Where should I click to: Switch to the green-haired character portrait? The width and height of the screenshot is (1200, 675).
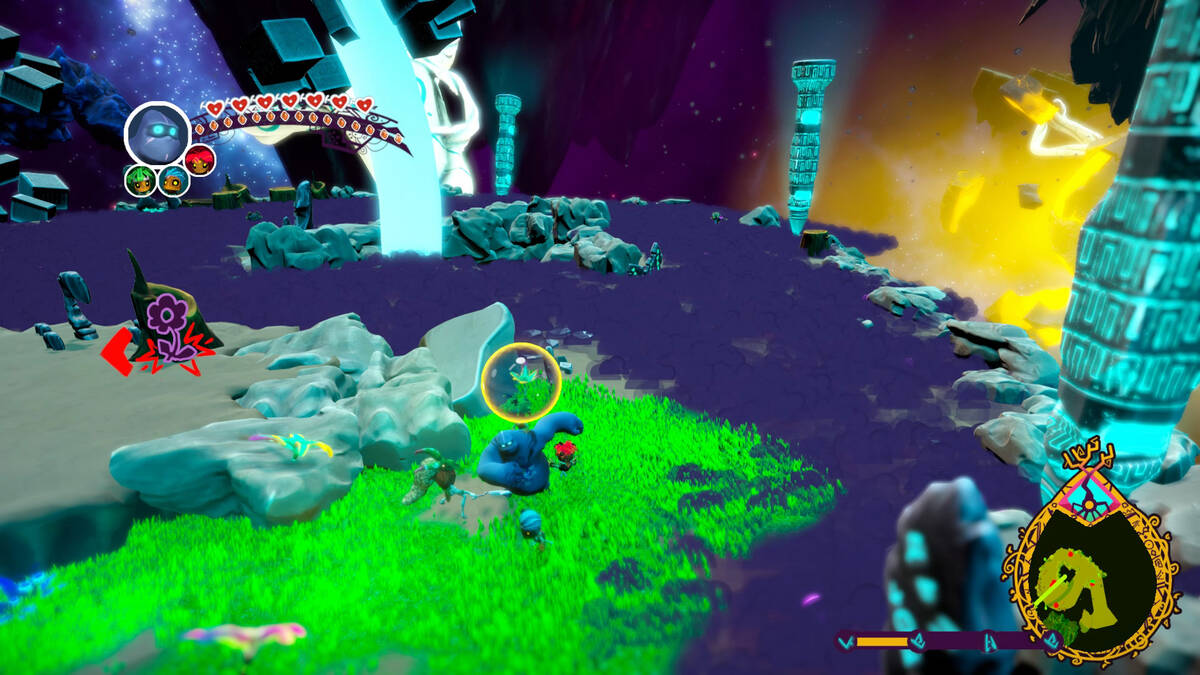tap(139, 181)
